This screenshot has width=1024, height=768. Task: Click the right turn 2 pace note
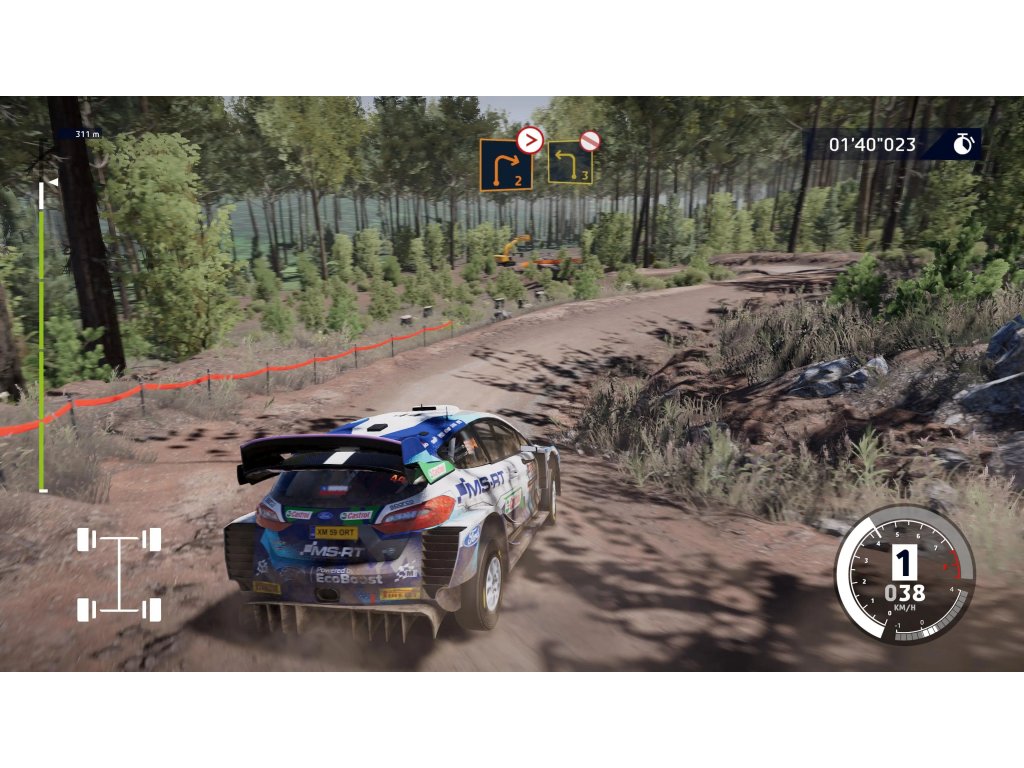[x=506, y=165]
